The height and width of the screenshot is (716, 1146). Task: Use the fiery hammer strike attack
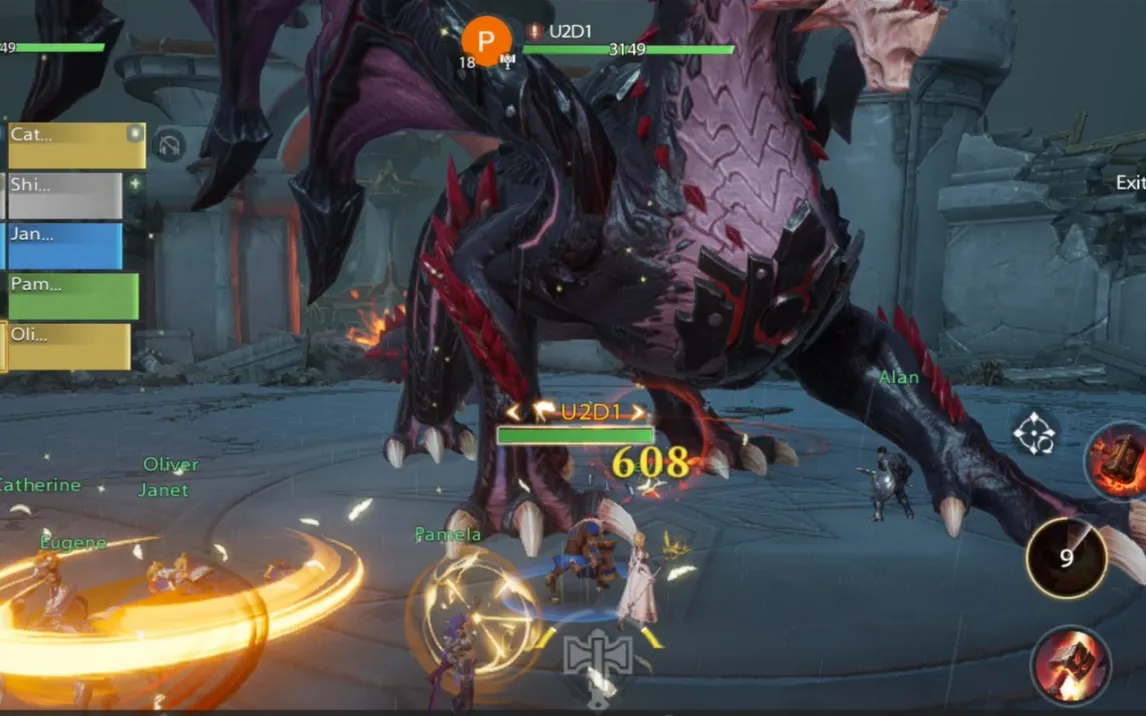(x=1071, y=665)
